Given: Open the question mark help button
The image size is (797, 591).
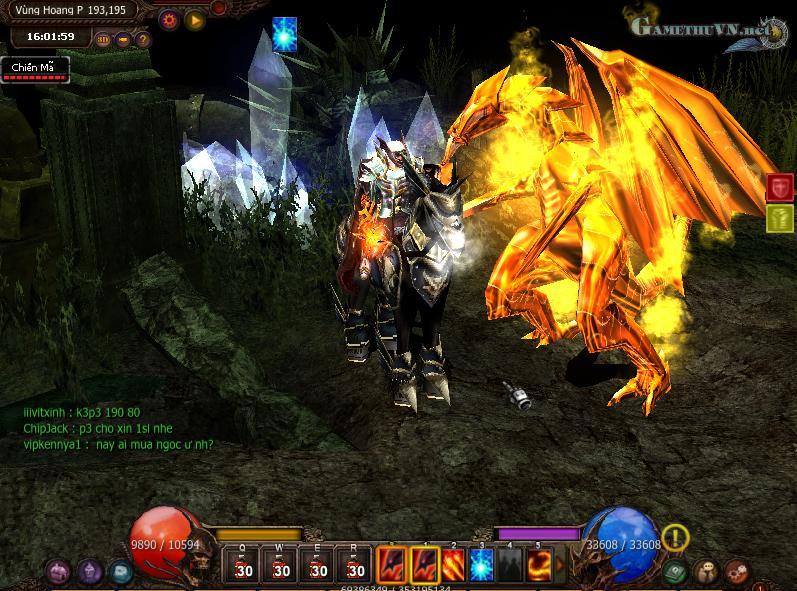Looking at the screenshot, I should pos(143,40).
